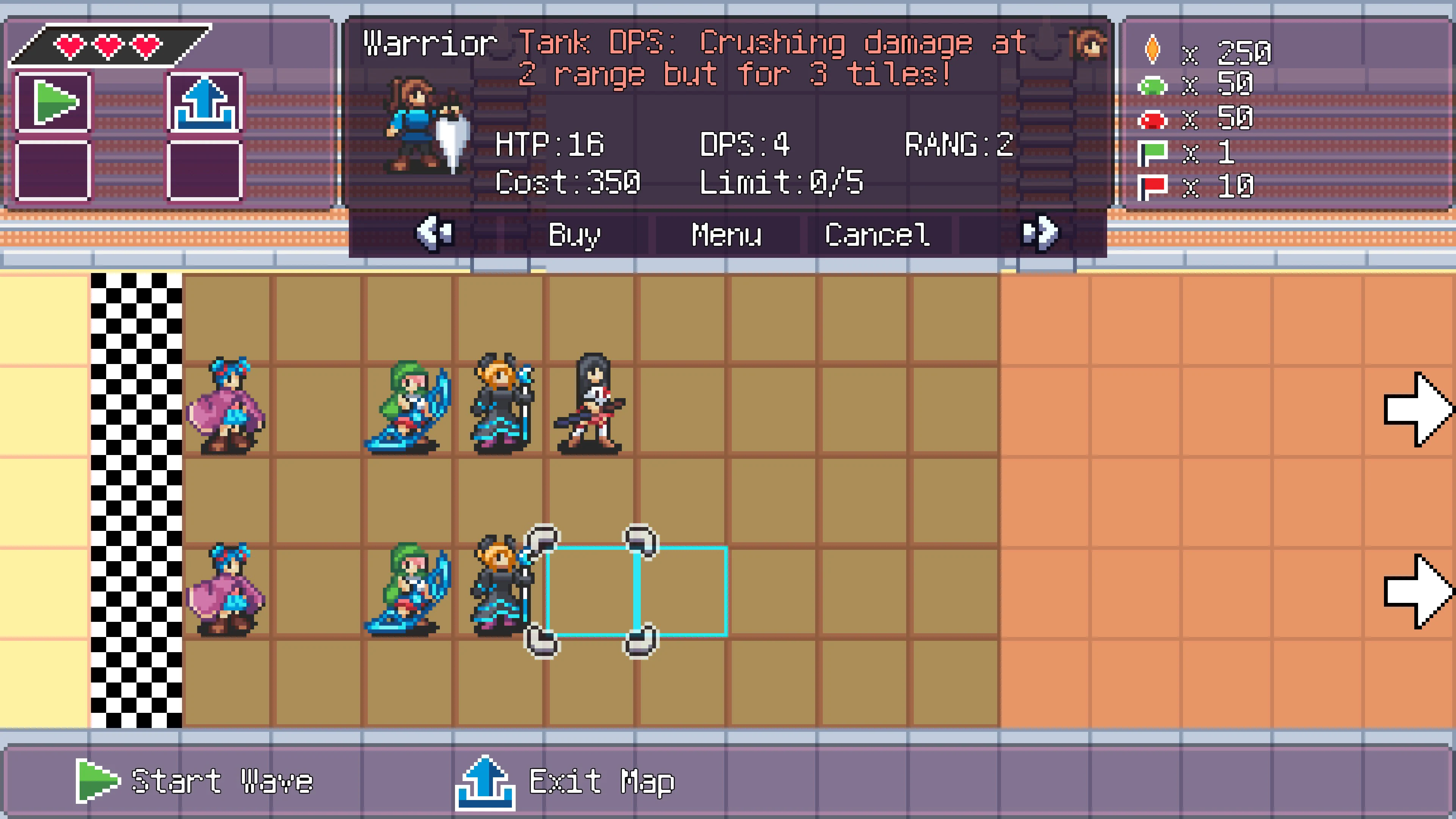Cancel the Warrior purchase

click(x=877, y=234)
